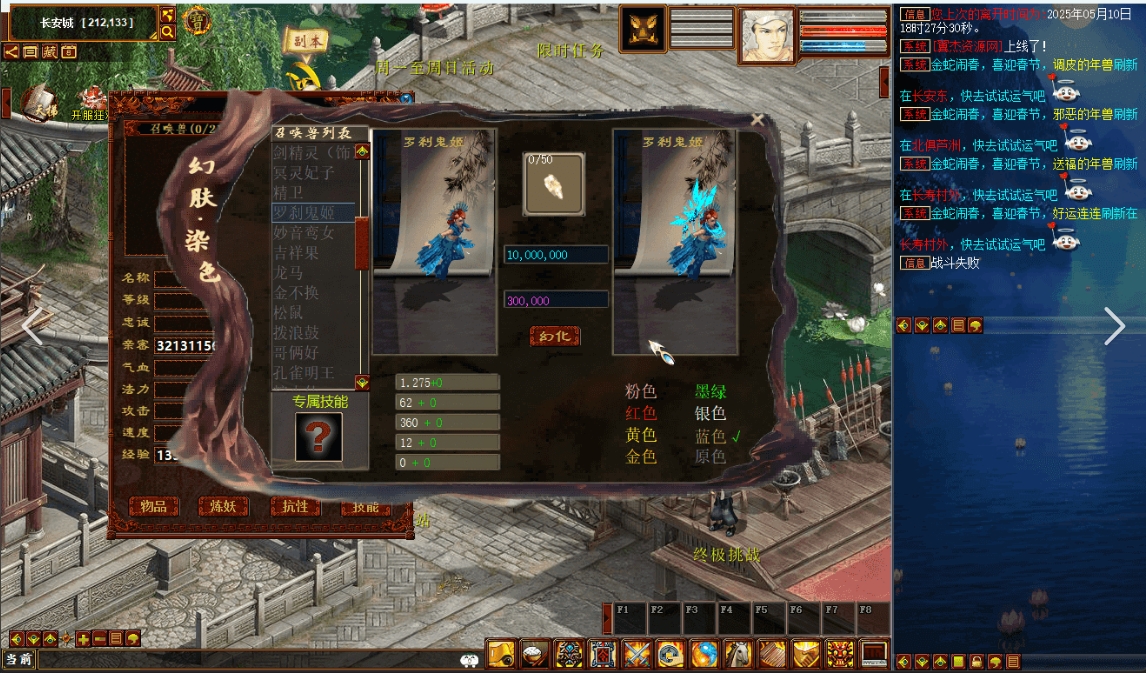1146x673 pixels.
Task: Select the 墨绿 dark green dye
Action: point(711,392)
